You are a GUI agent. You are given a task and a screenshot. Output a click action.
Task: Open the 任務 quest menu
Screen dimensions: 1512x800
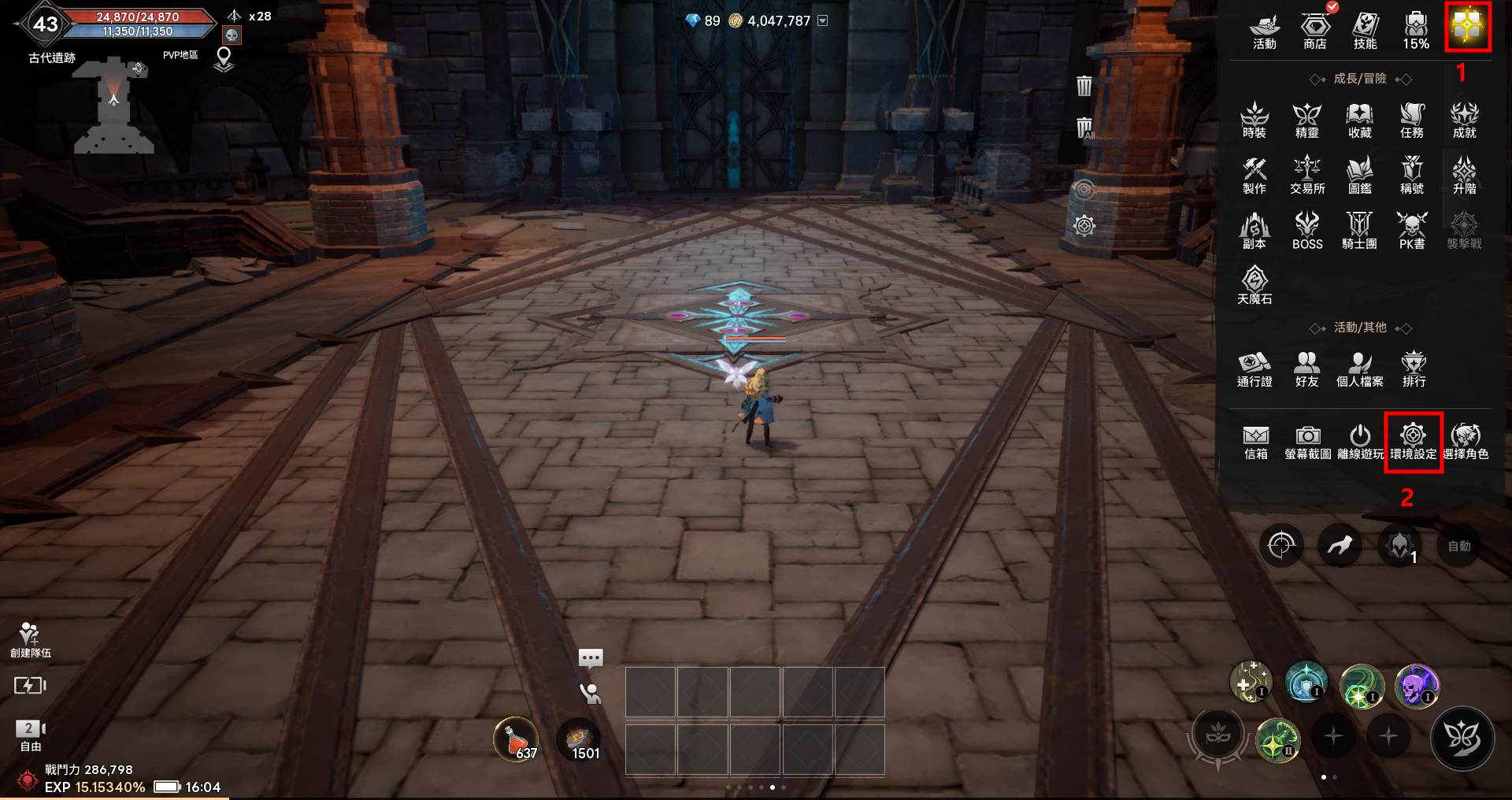pos(1412,120)
